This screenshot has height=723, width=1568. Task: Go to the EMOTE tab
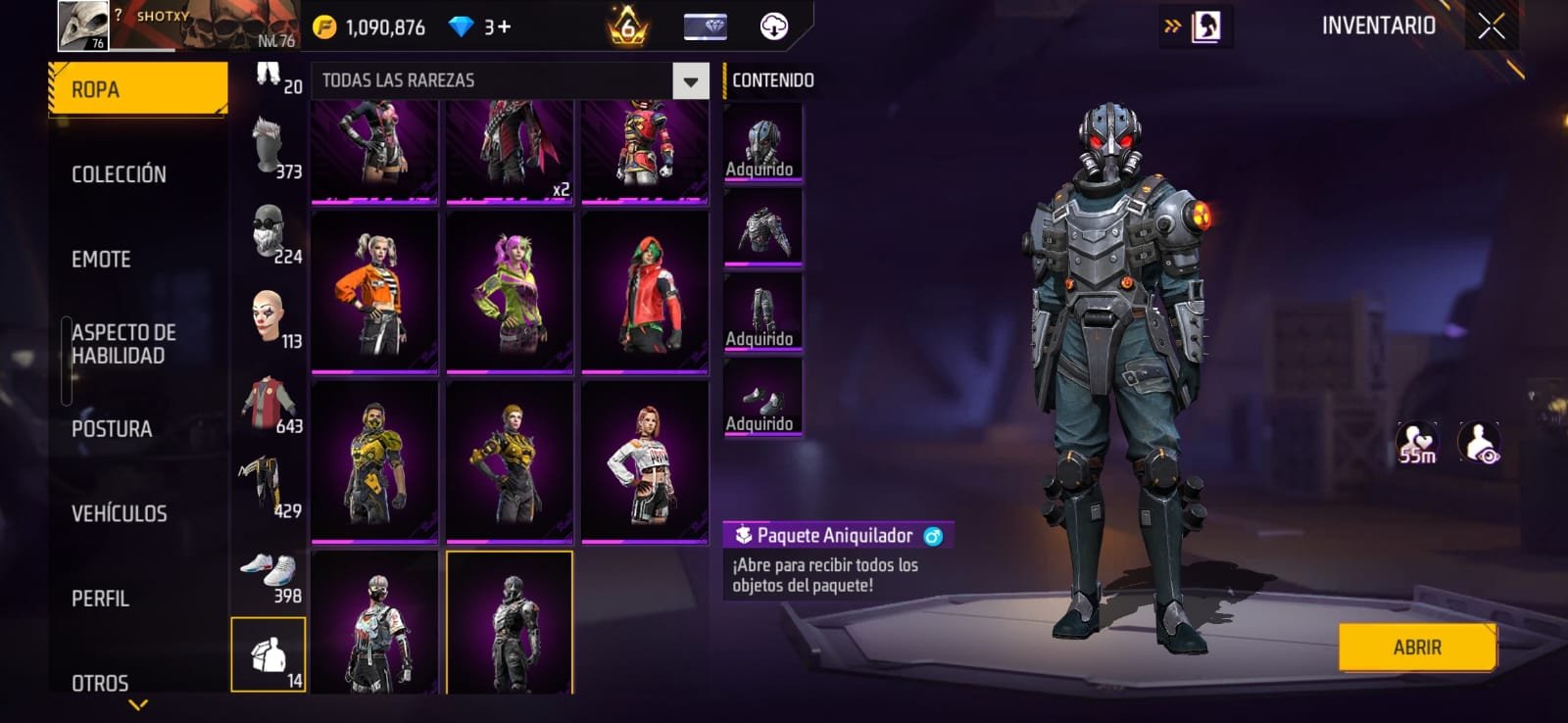[x=101, y=260]
